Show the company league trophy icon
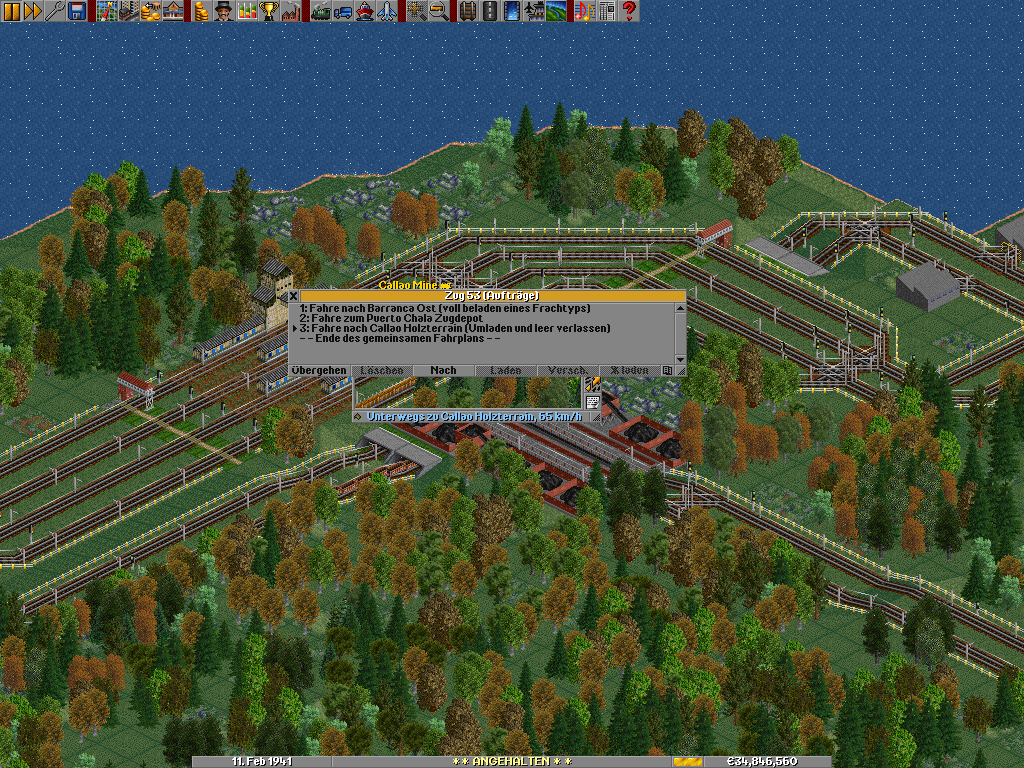Image resolution: width=1024 pixels, height=768 pixels. (x=268, y=11)
